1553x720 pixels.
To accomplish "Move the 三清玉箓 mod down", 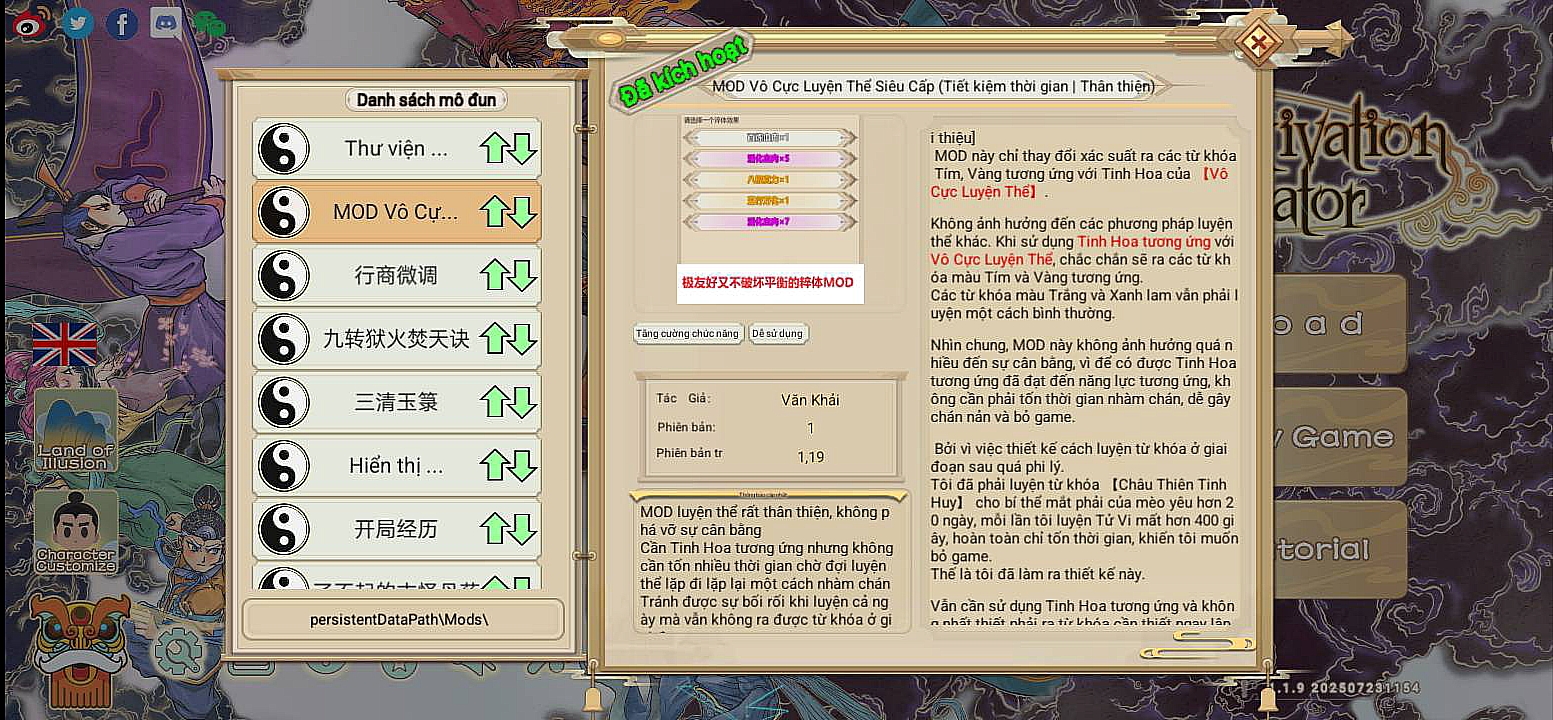I will click(x=524, y=402).
